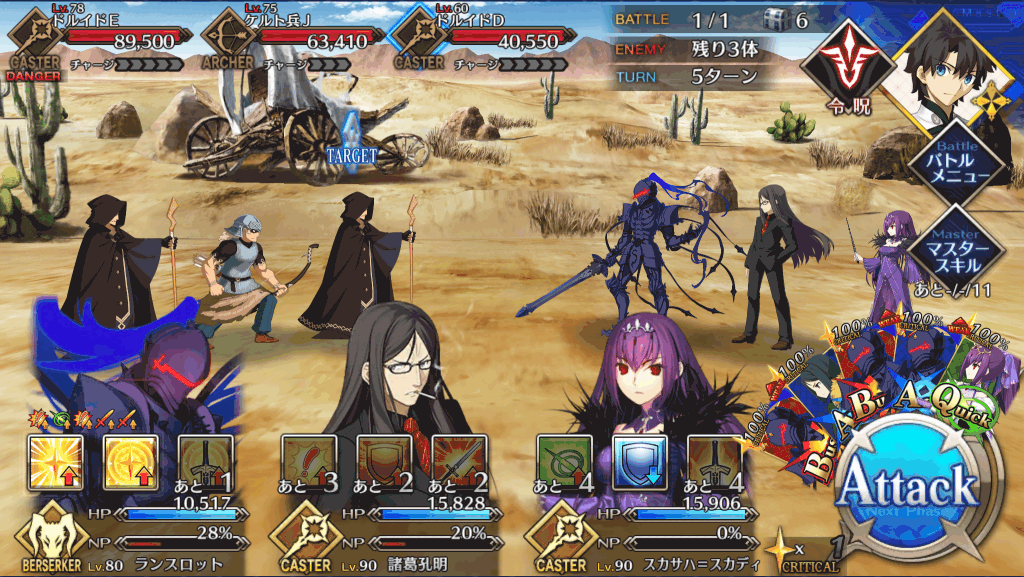Choose Skadi's sword skill on cooldown
1024x577 pixels.
(714, 463)
